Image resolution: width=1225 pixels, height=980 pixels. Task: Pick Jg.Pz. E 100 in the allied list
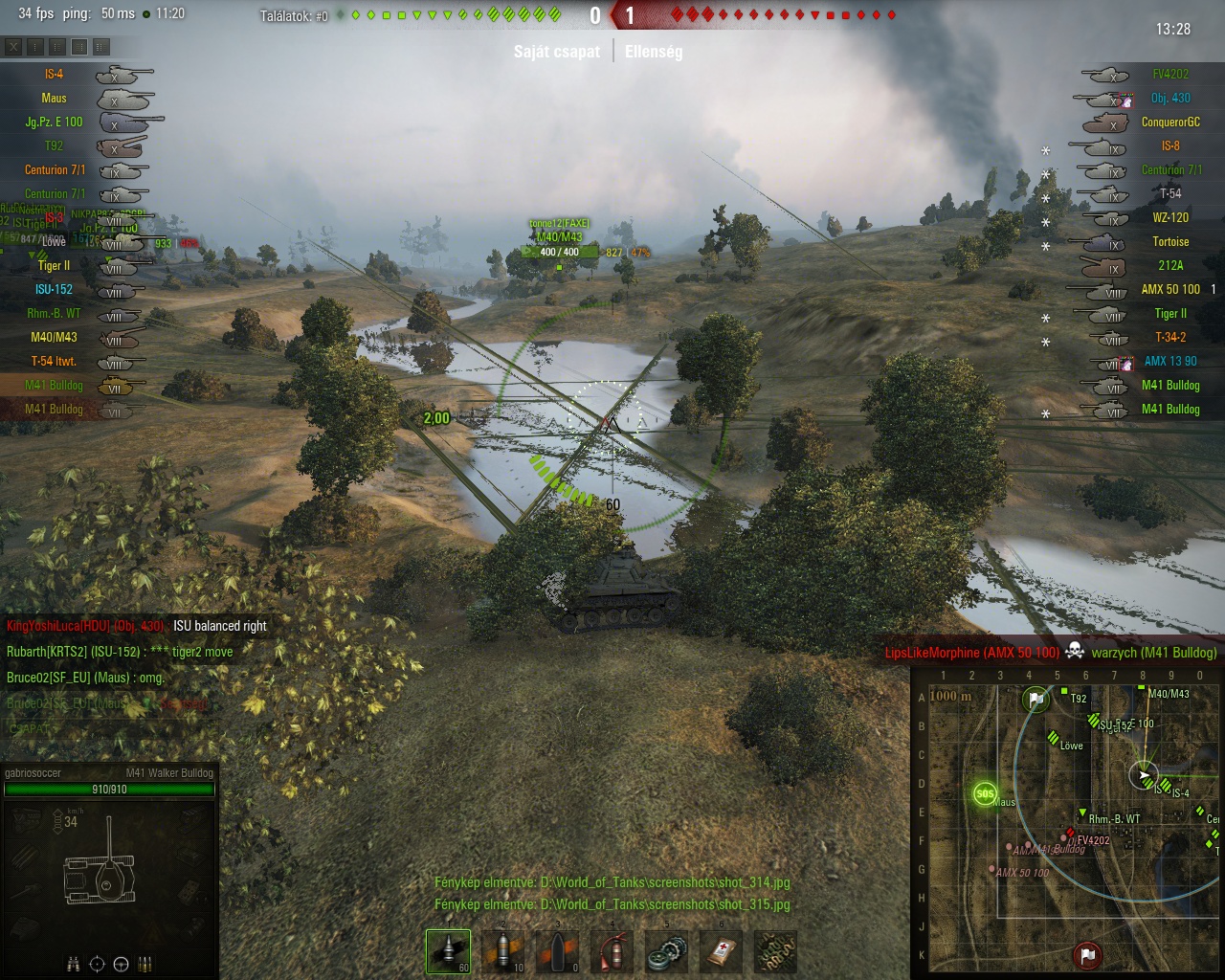[54, 122]
